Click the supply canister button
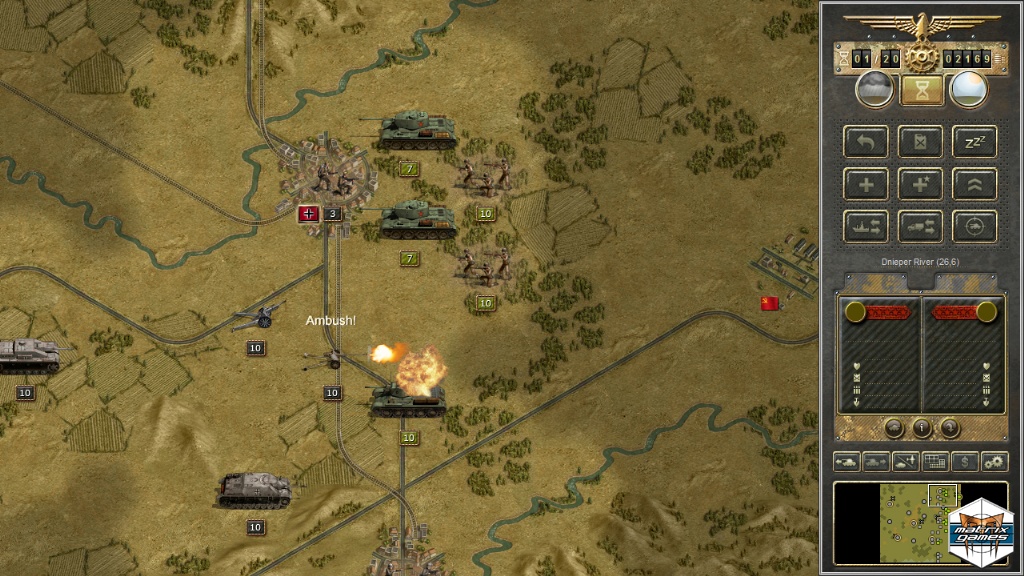This screenshot has height=576, width=1024. (920, 141)
